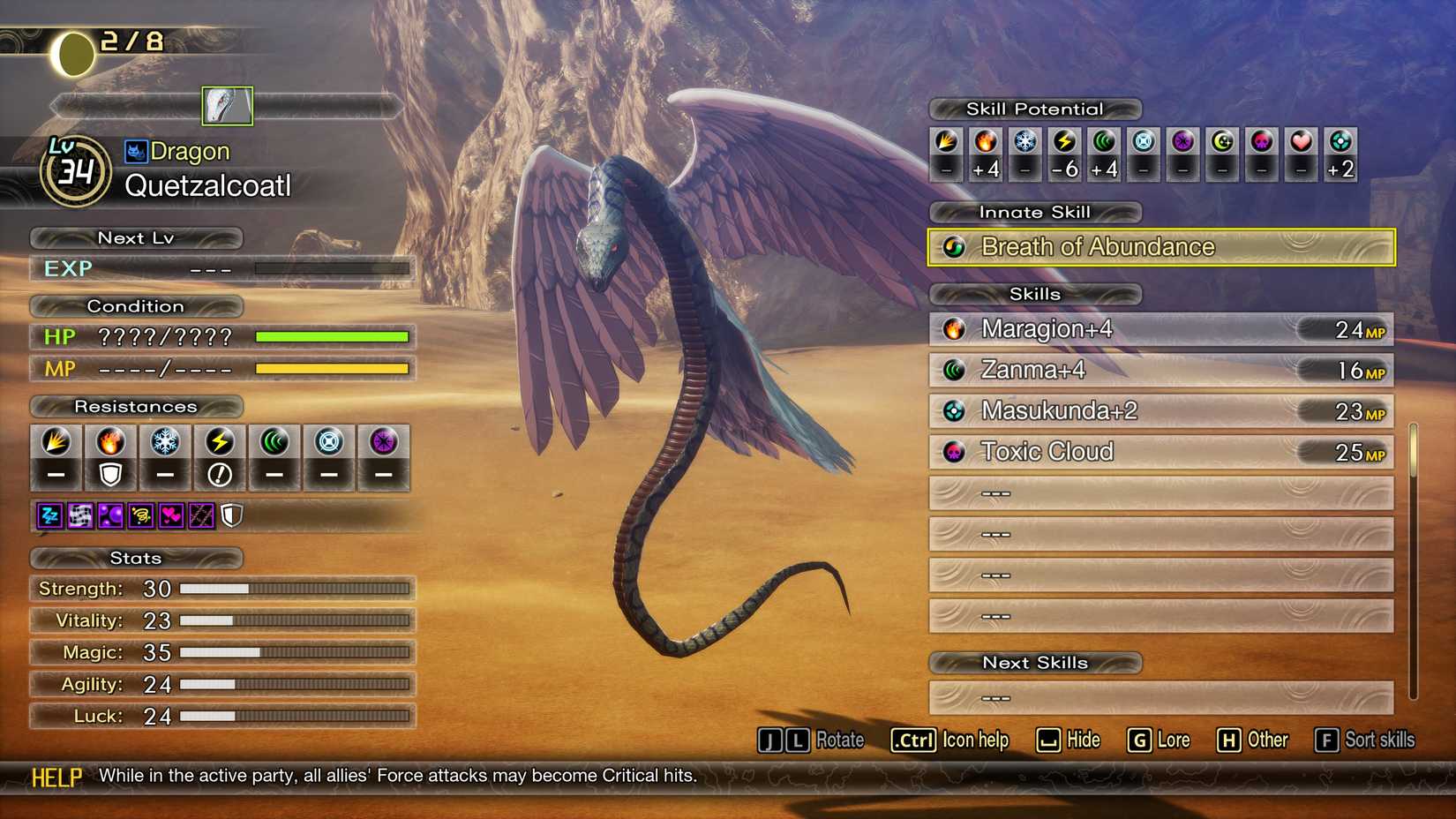Click the electric skill potential -6 icon
This screenshot has width=1456, height=819.
[x=1065, y=141]
